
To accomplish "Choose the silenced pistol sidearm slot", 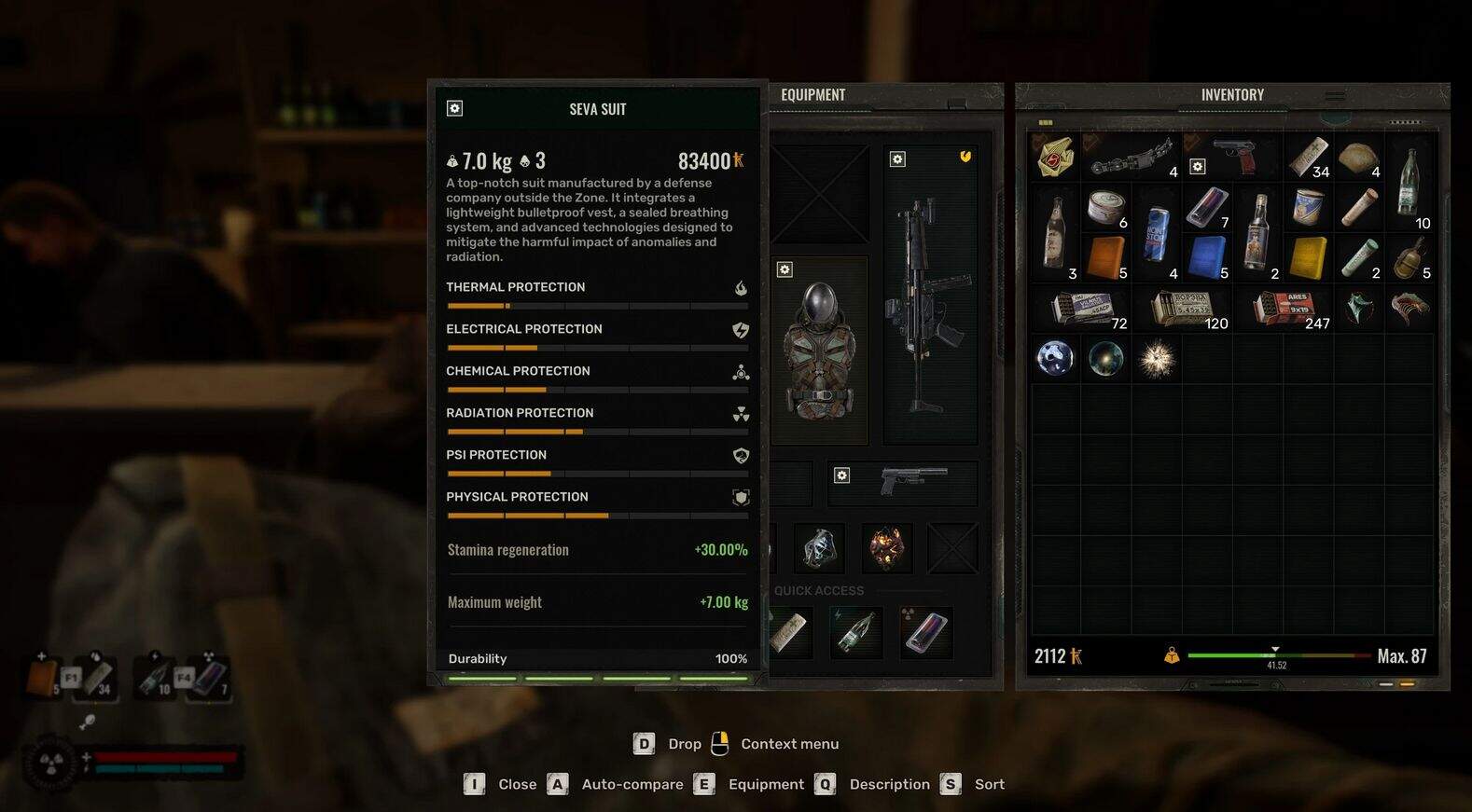I will coord(912,481).
